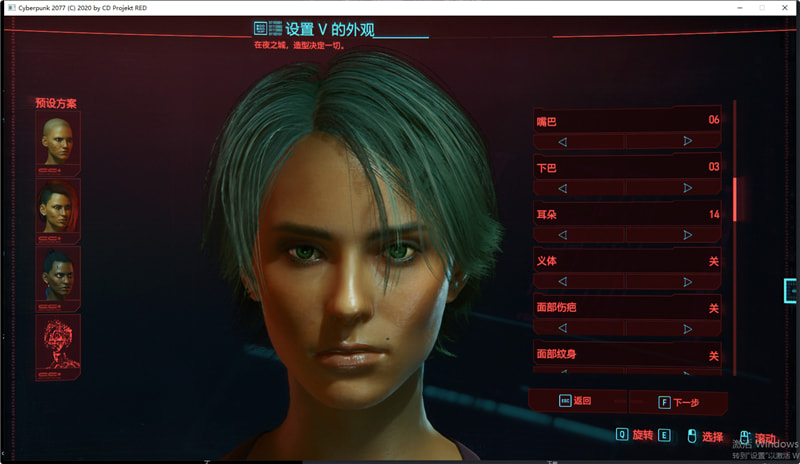Click the right arrow for 嘴巴
The height and width of the screenshot is (464, 800).
click(x=687, y=141)
